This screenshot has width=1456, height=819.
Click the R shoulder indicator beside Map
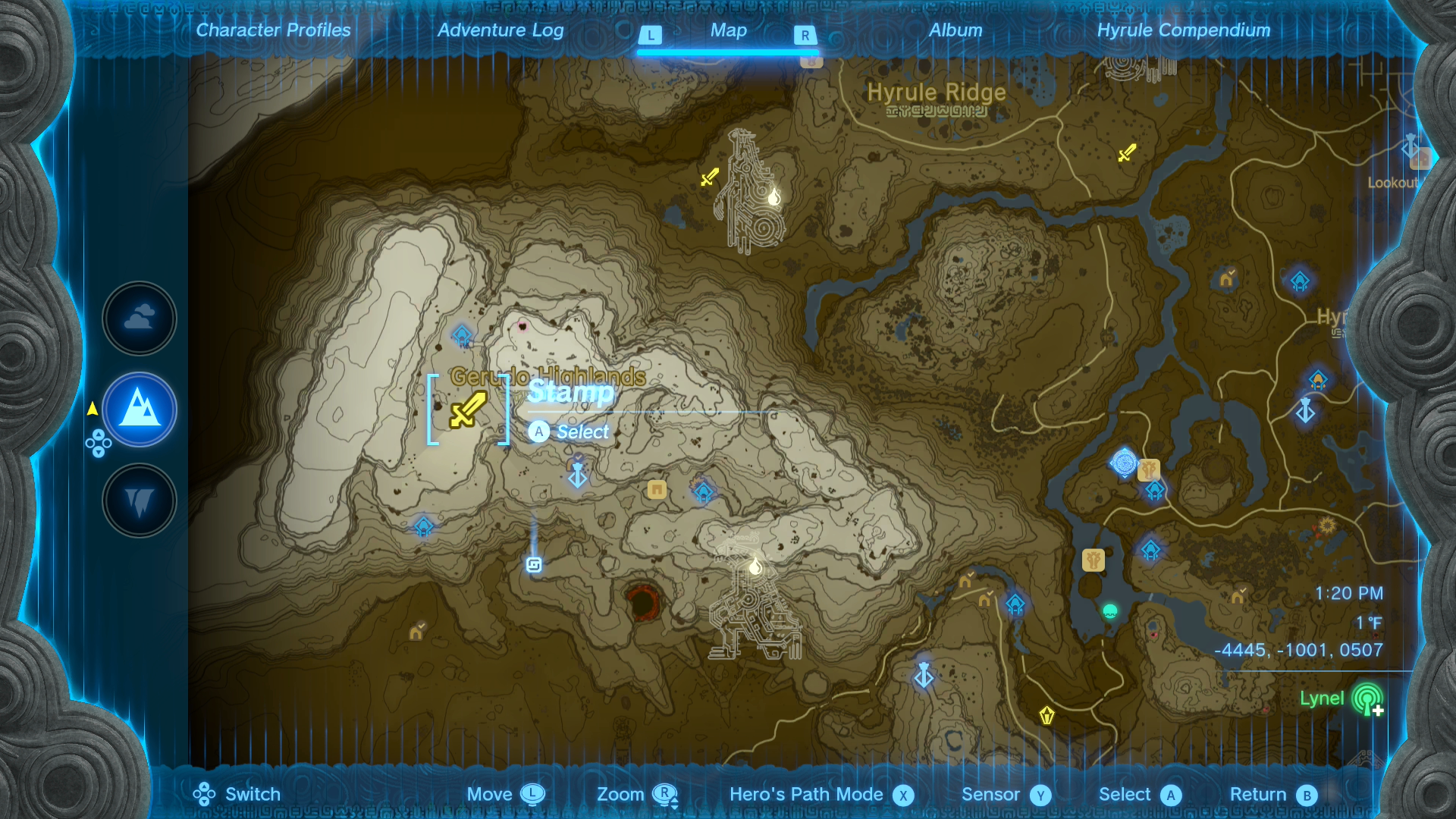[805, 34]
